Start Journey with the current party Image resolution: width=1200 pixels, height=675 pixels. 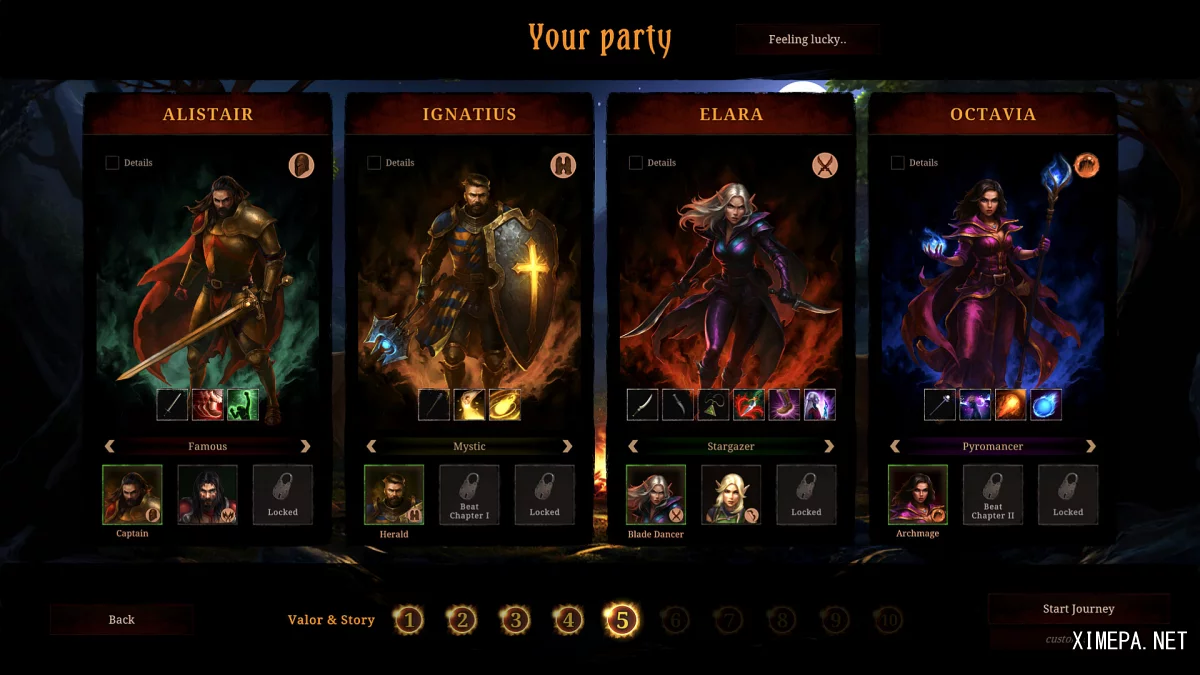pos(1078,609)
